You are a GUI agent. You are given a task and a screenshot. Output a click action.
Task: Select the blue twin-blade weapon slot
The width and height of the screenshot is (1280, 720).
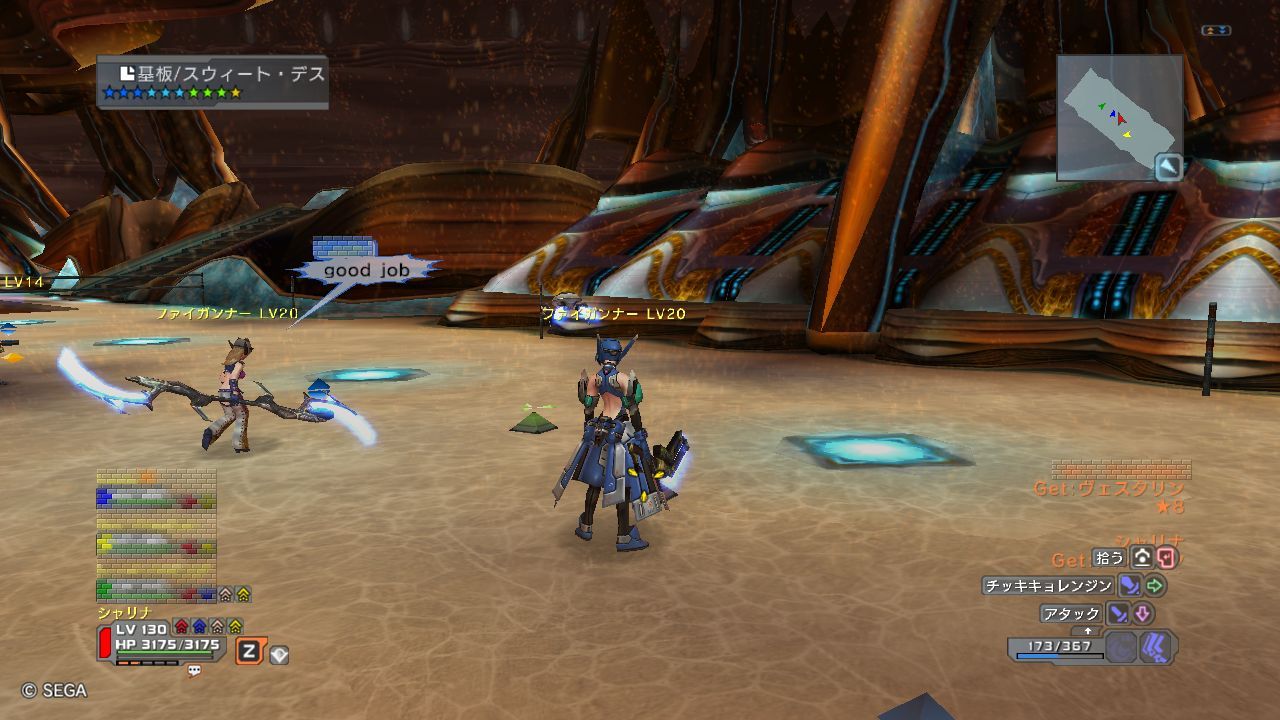point(1156,647)
